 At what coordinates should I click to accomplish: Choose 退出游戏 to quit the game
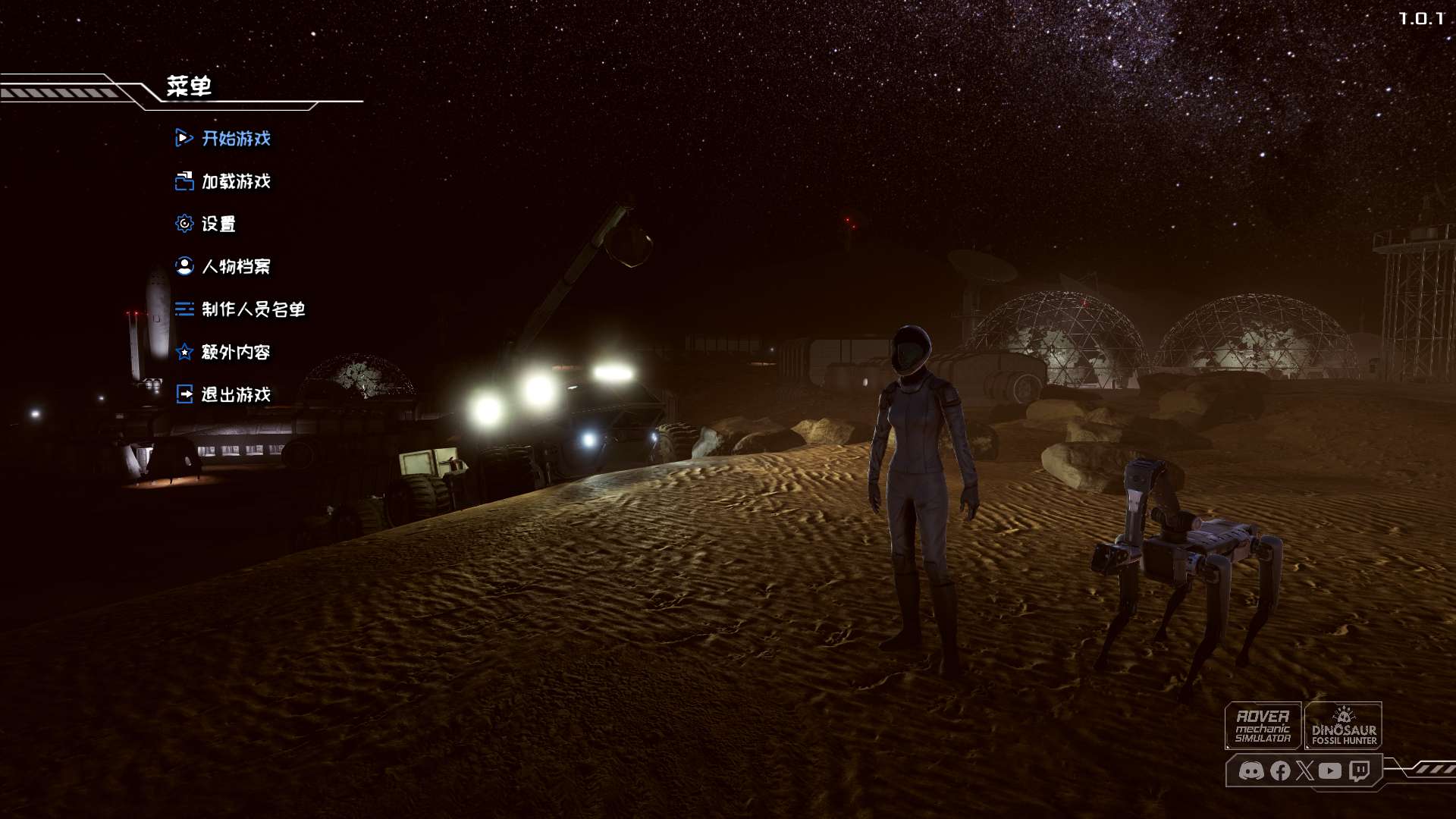[x=235, y=394]
